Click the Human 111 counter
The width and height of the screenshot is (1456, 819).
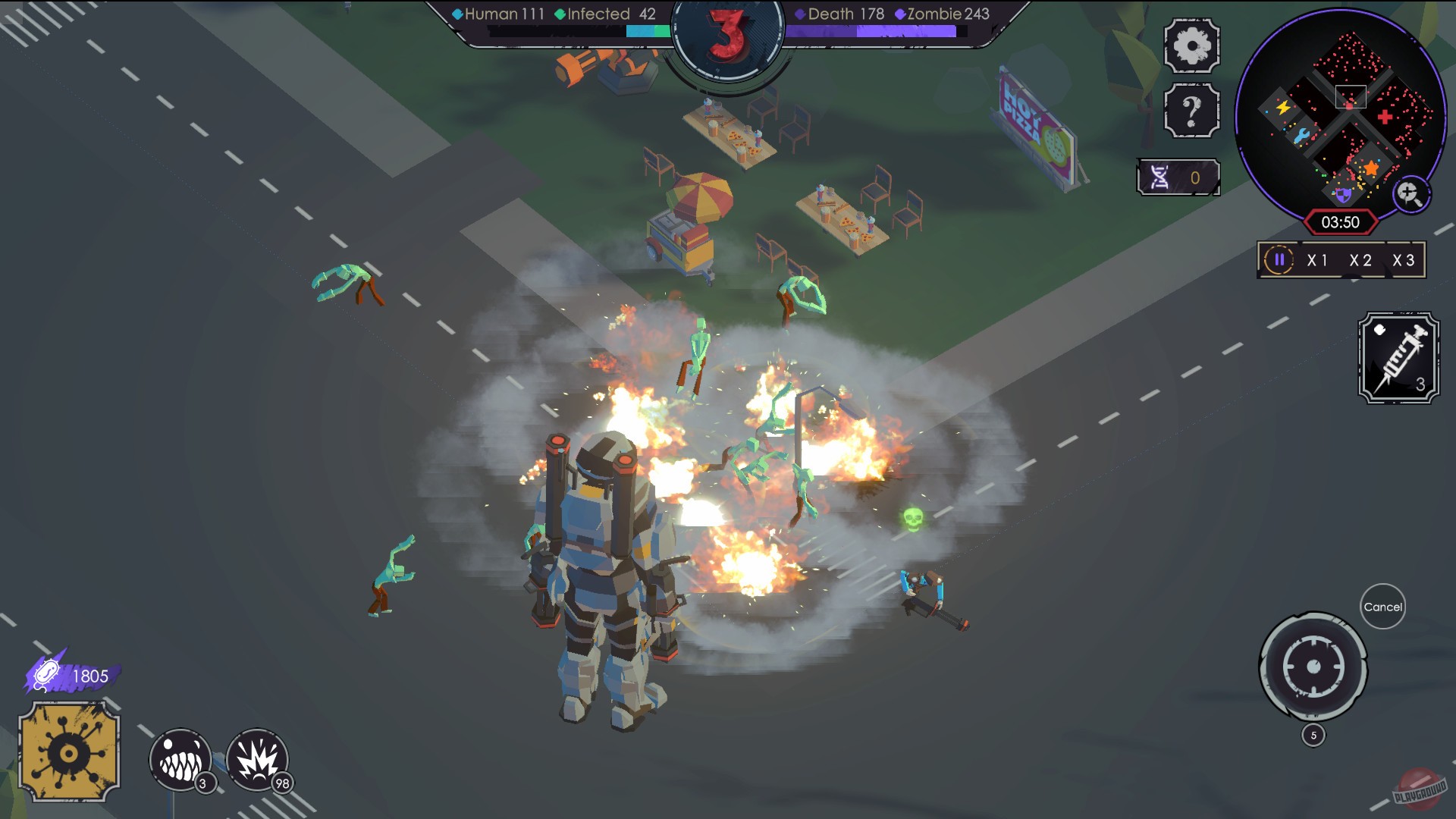[502, 14]
